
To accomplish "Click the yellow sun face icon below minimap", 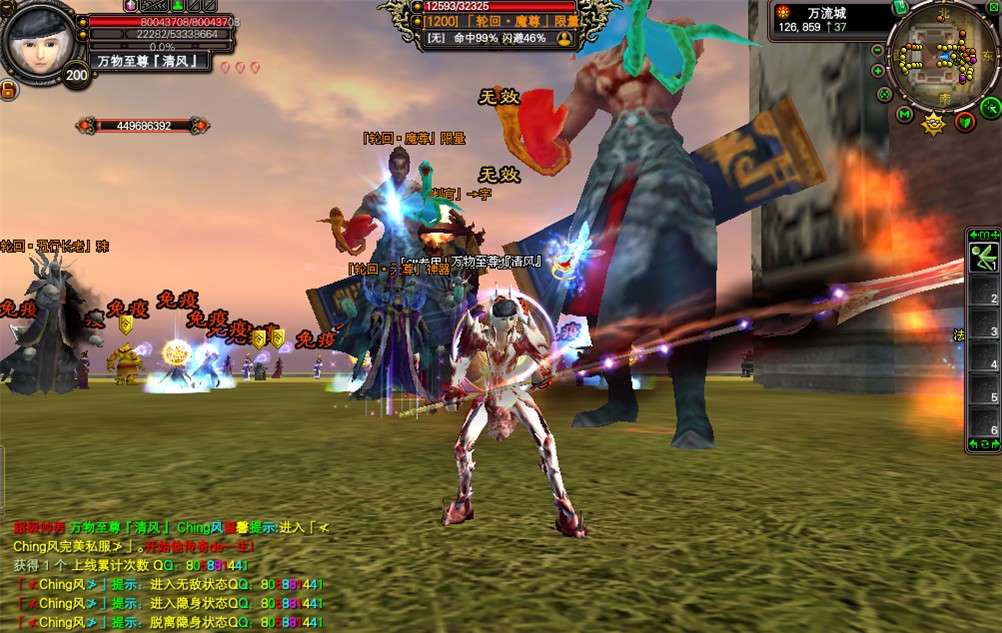I will point(933,124).
